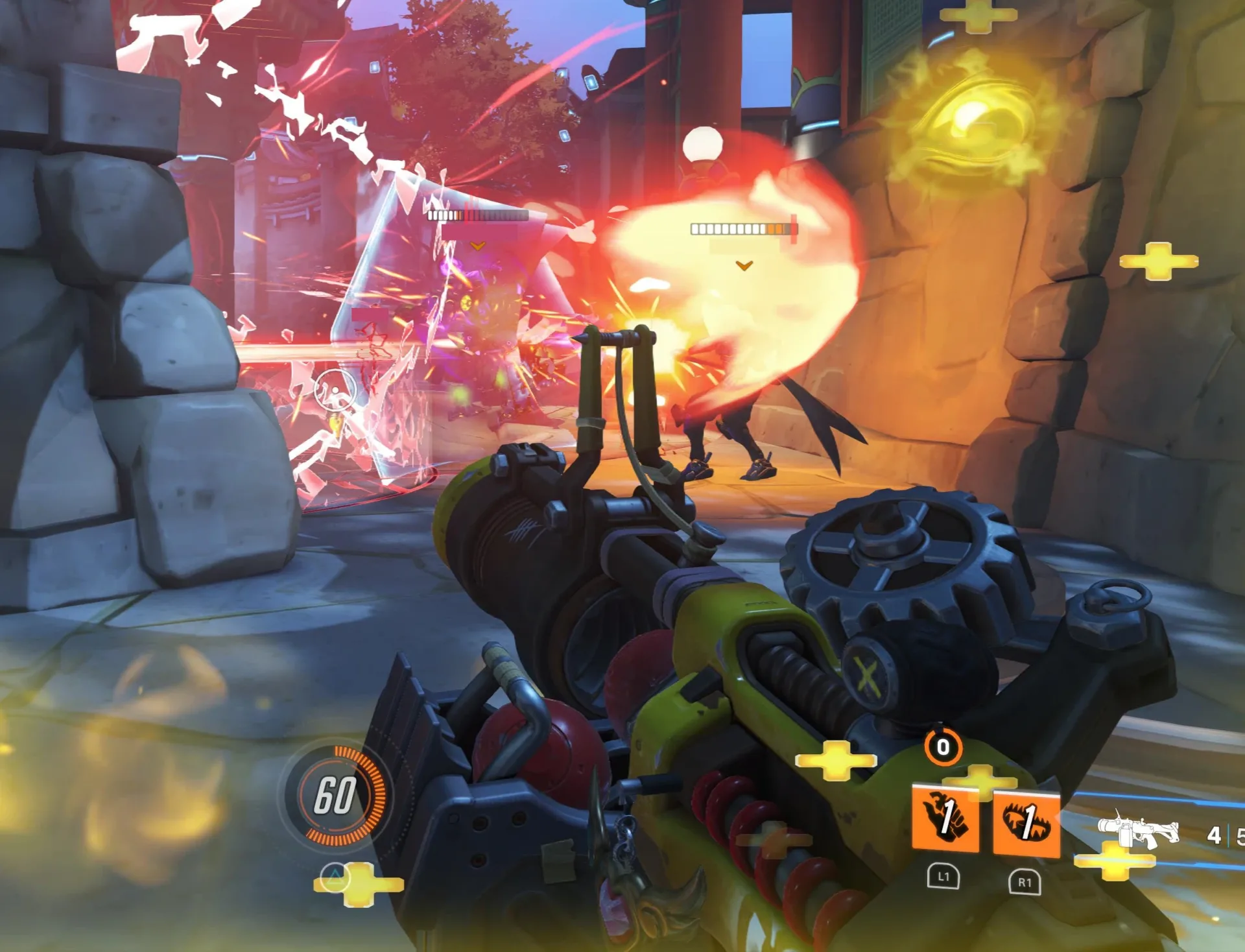The width and height of the screenshot is (1245, 952).
Task: Click the circular crosshair reticle
Action: [334, 389]
